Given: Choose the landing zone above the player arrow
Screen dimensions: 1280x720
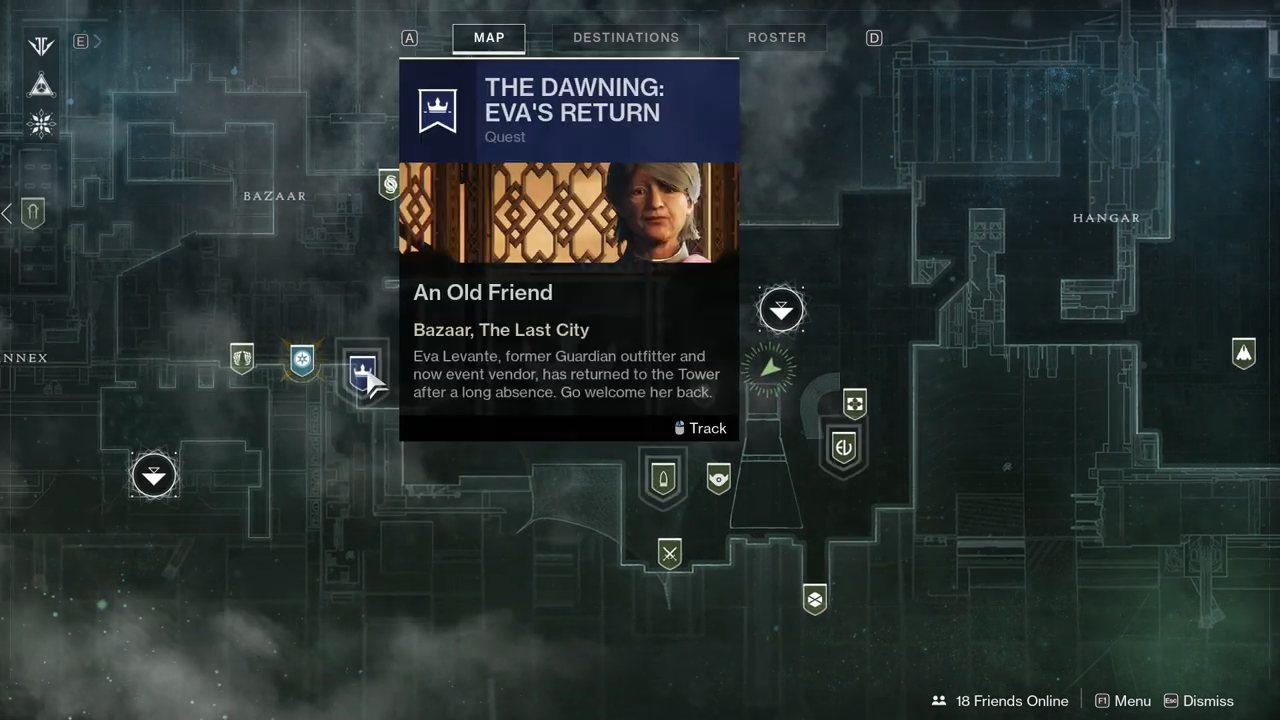Looking at the screenshot, I should pos(781,310).
